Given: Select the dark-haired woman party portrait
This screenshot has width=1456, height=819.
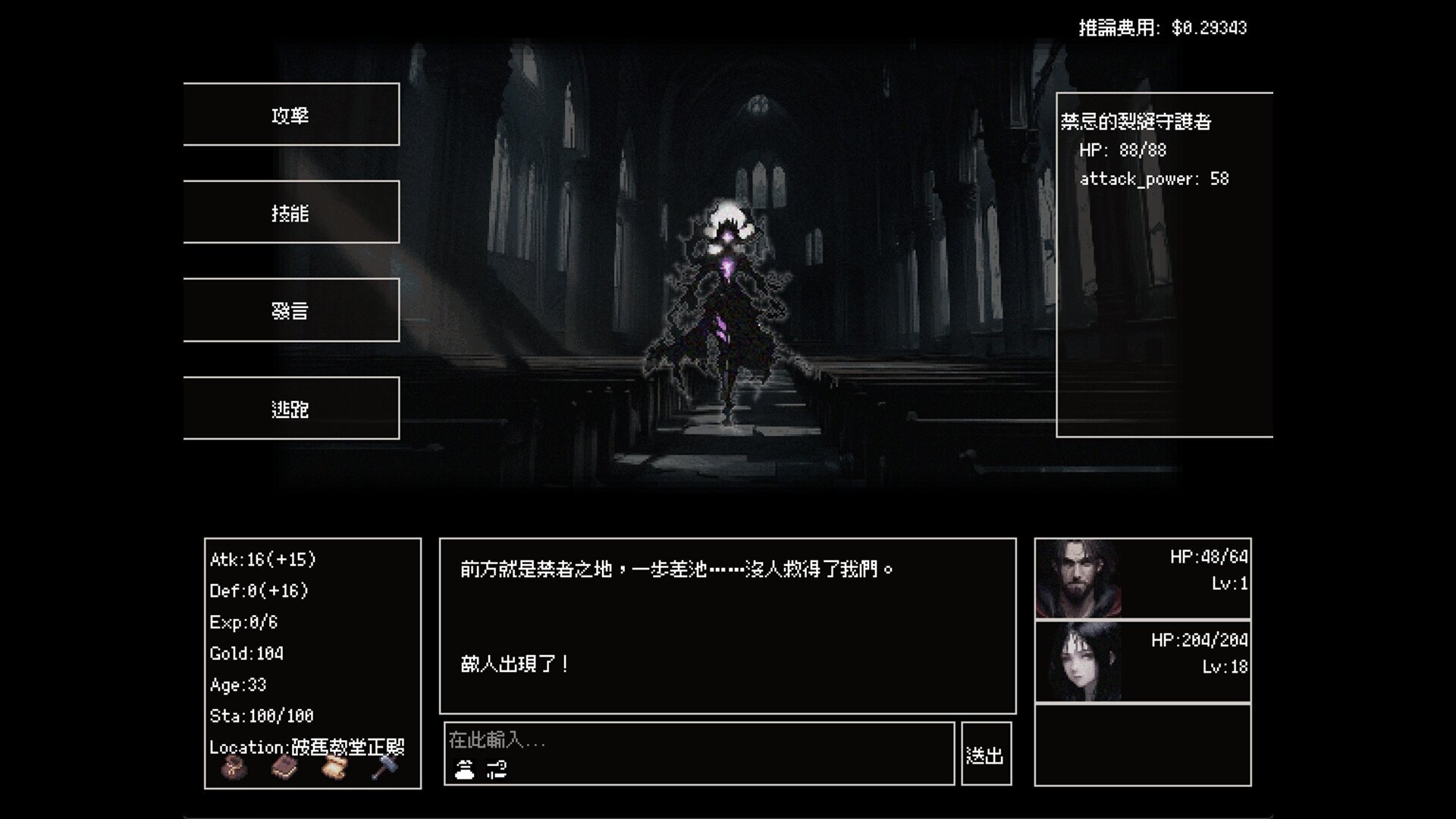Looking at the screenshot, I should [1078, 661].
